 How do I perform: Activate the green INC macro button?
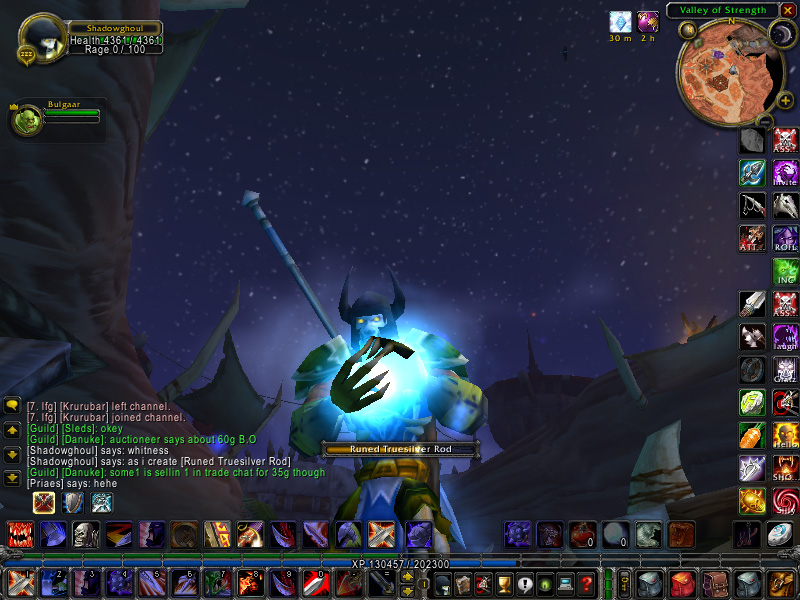(785, 272)
